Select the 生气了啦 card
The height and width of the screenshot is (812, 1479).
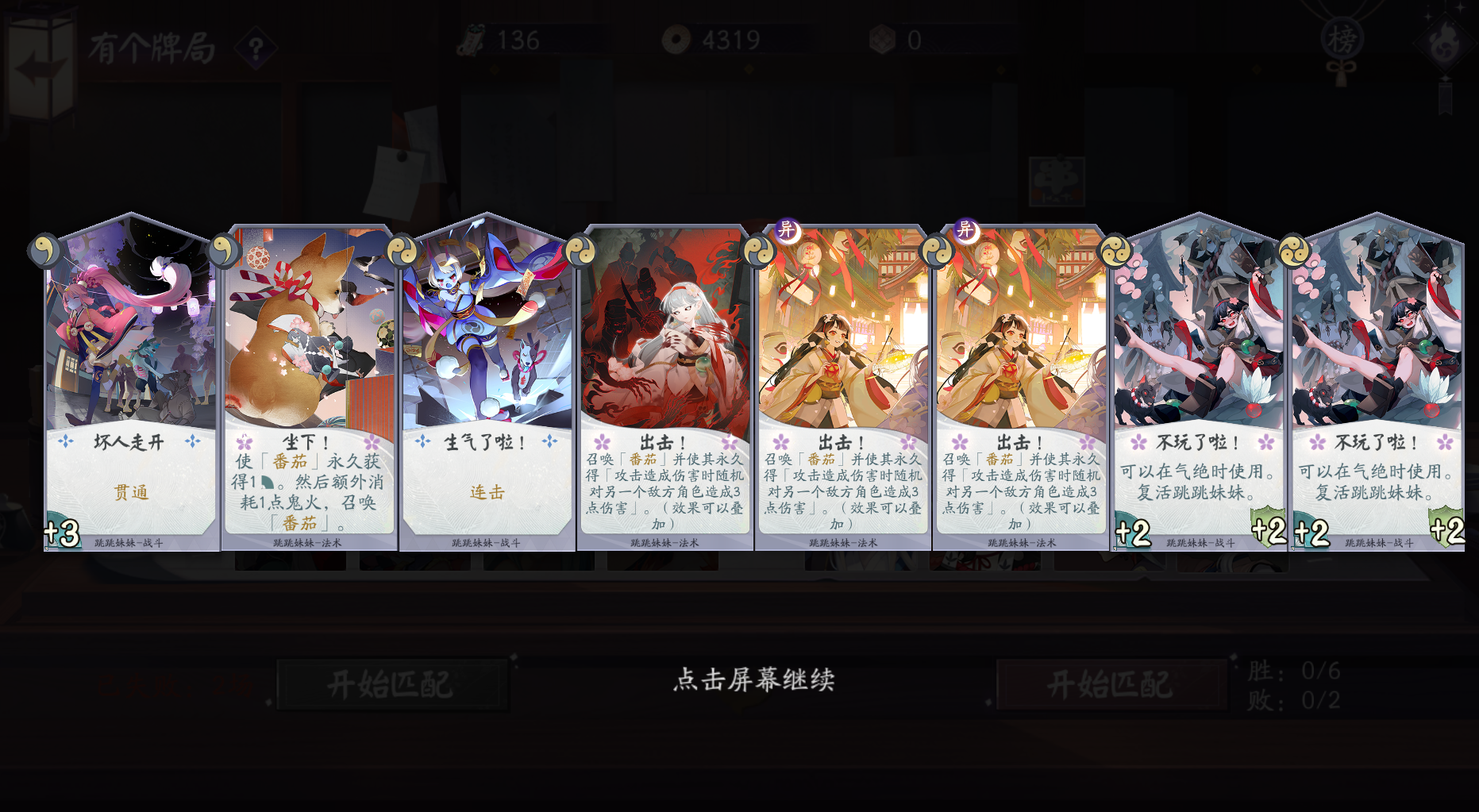pos(486,373)
